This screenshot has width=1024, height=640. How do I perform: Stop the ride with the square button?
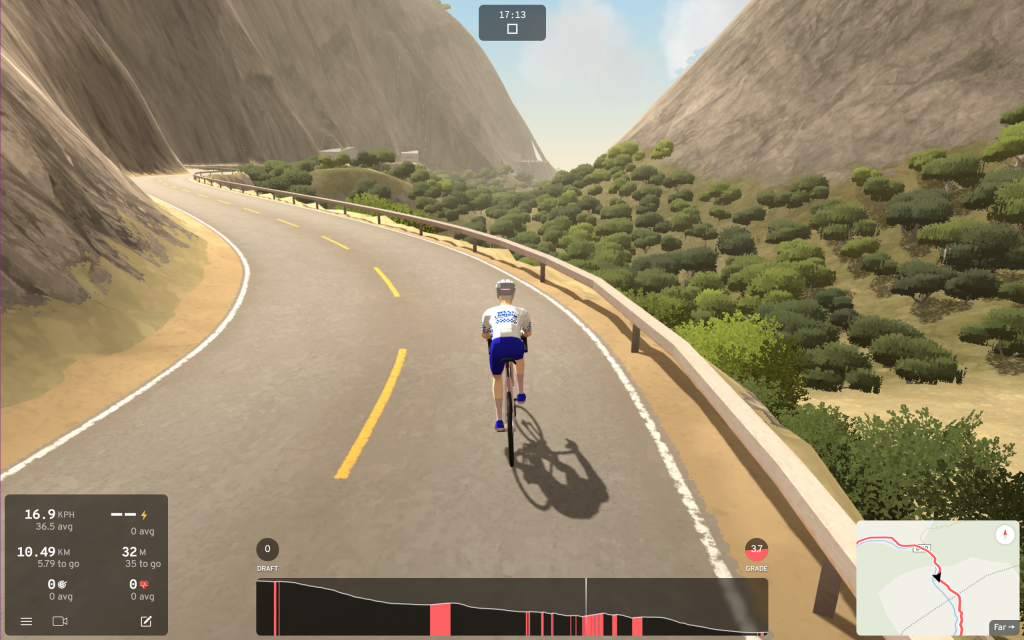(x=512, y=30)
